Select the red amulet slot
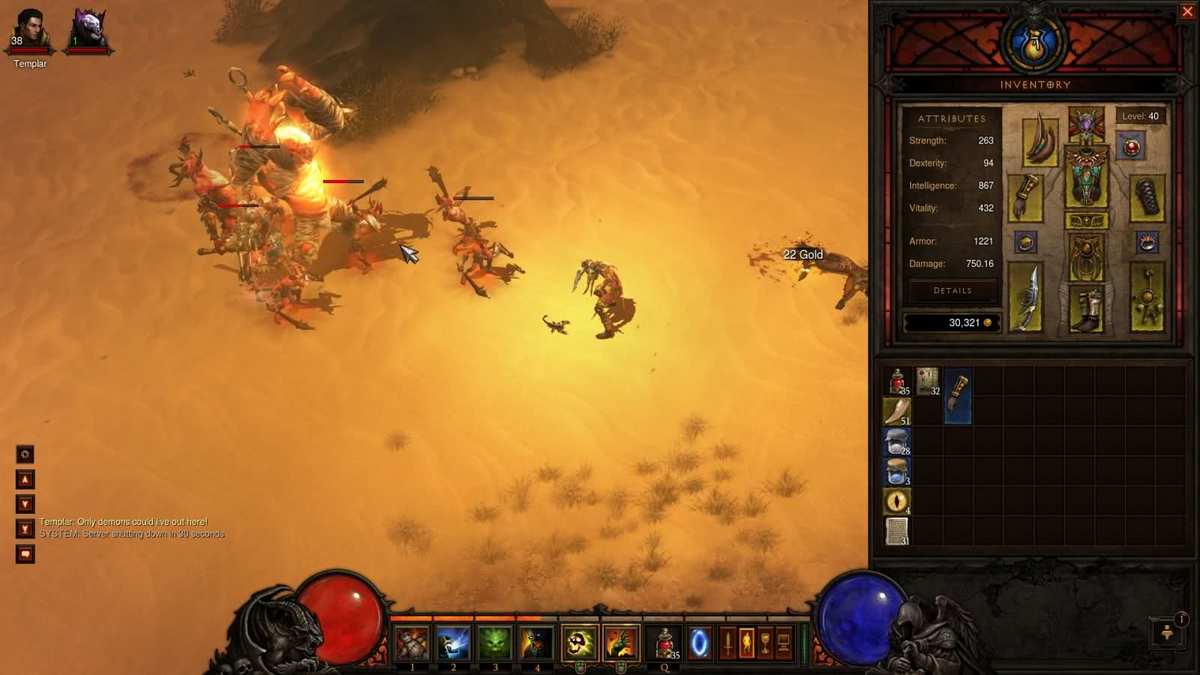The width and height of the screenshot is (1200, 675). (x=1131, y=148)
